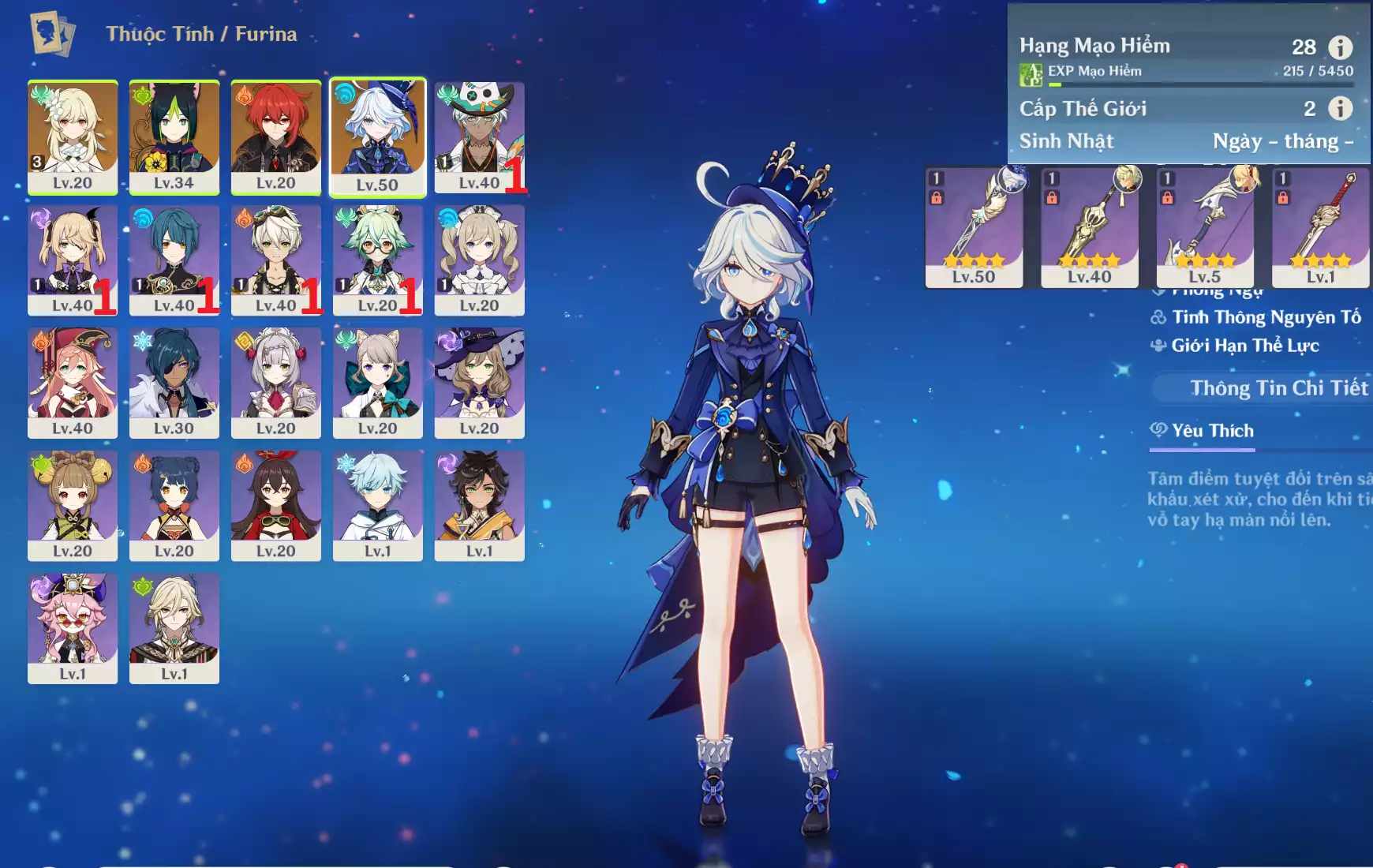Show info for Hạng Mạo Hiểm
The height and width of the screenshot is (868, 1373).
coord(1340,47)
